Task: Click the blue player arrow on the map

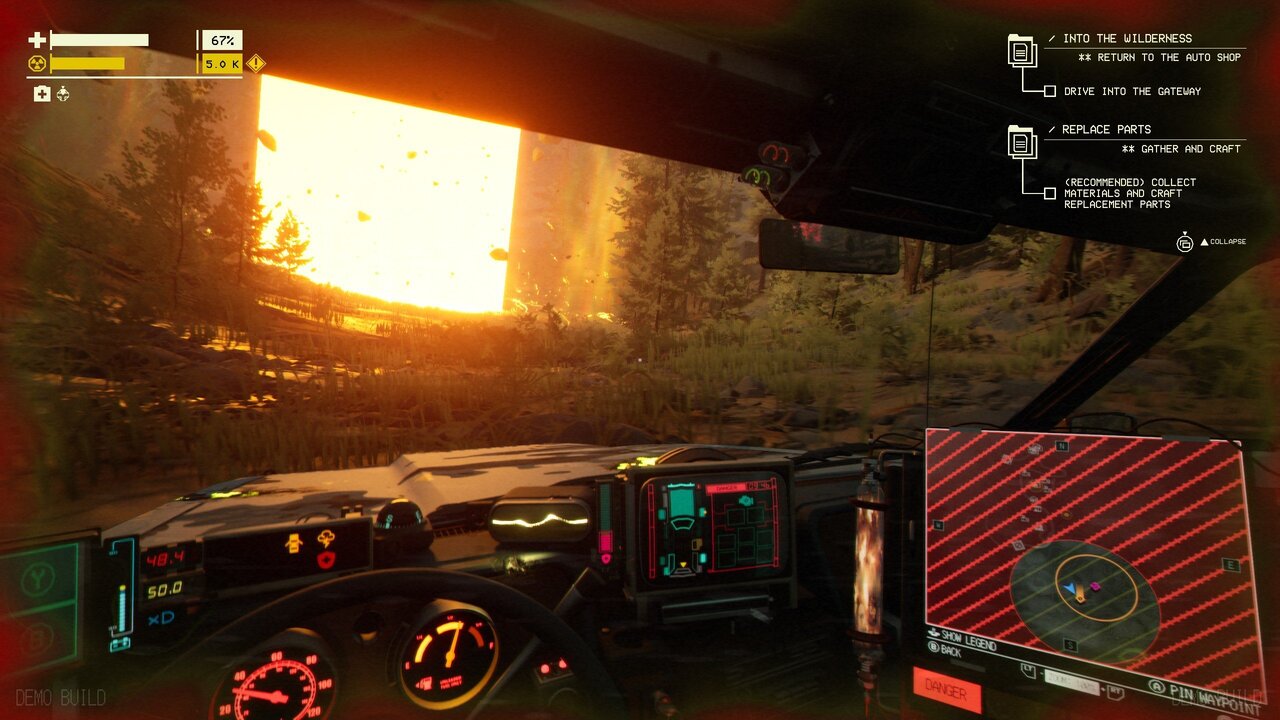Action: click(1069, 588)
